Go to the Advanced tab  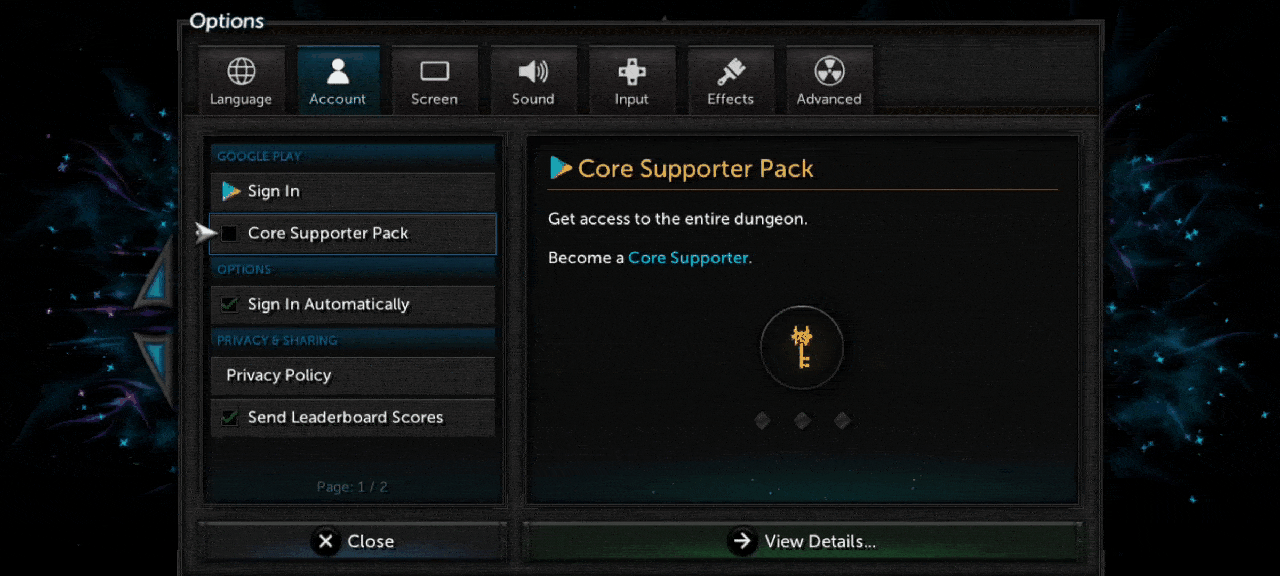click(829, 81)
